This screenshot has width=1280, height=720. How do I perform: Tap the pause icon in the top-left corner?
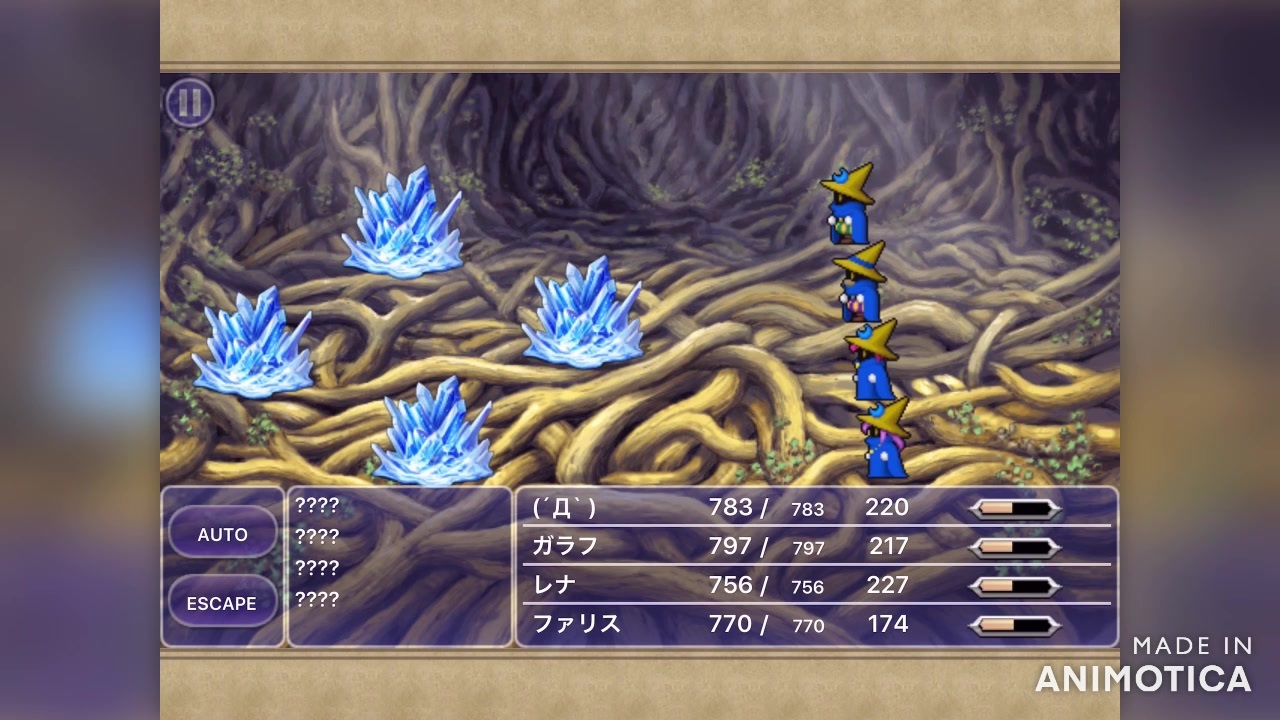coord(190,103)
